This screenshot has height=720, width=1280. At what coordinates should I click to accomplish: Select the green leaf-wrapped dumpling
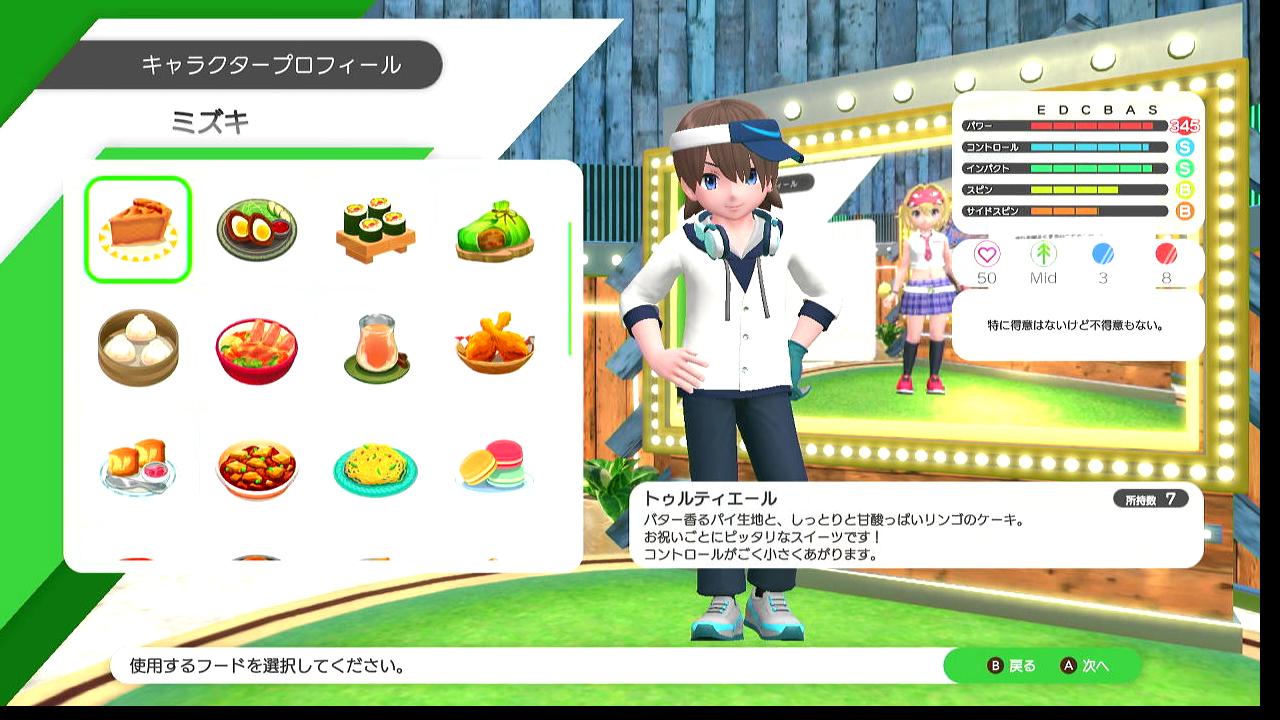[494, 229]
